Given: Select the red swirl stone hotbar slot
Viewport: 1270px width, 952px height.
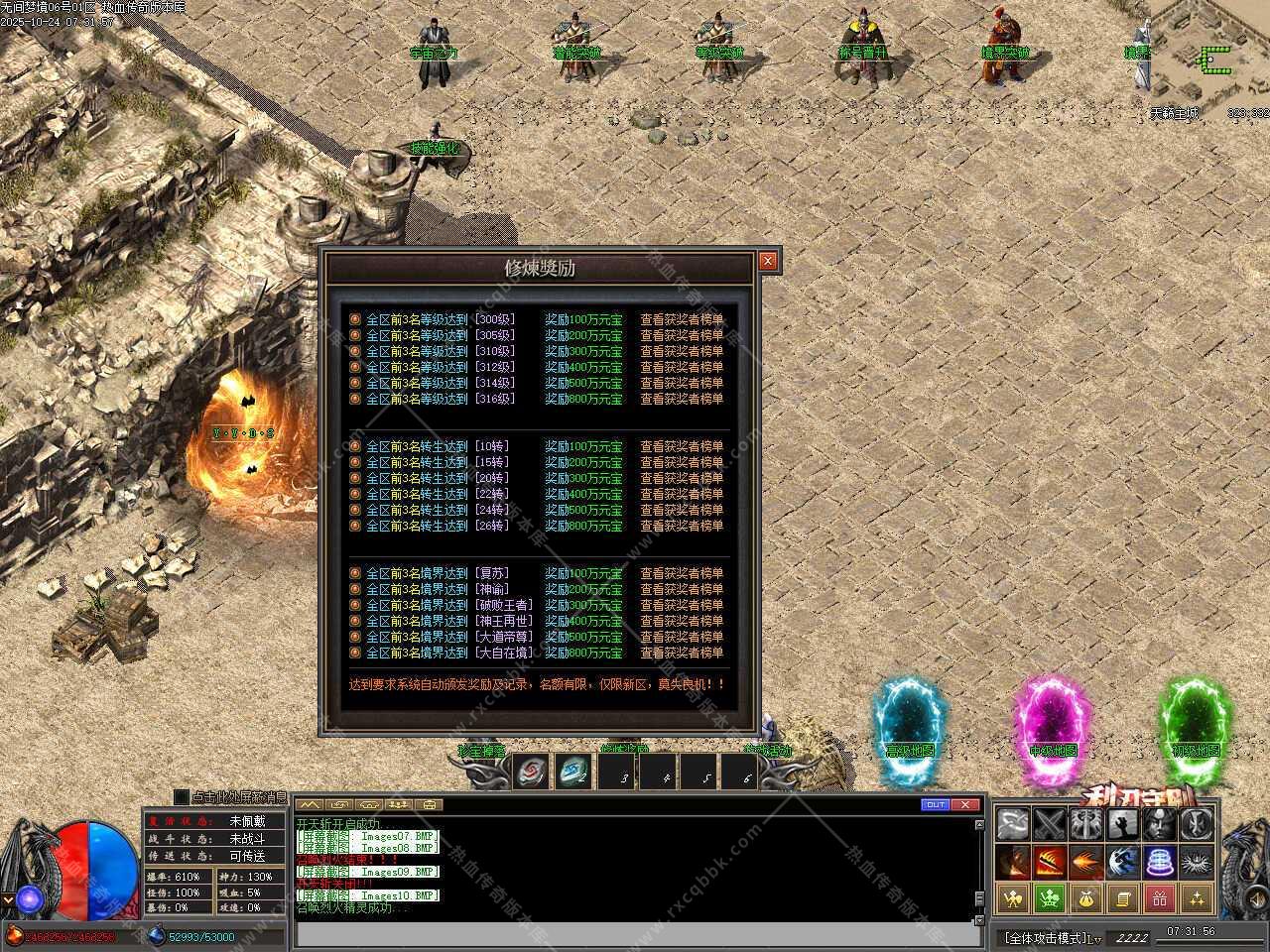Looking at the screenshot, I should [x=533, y=772].
